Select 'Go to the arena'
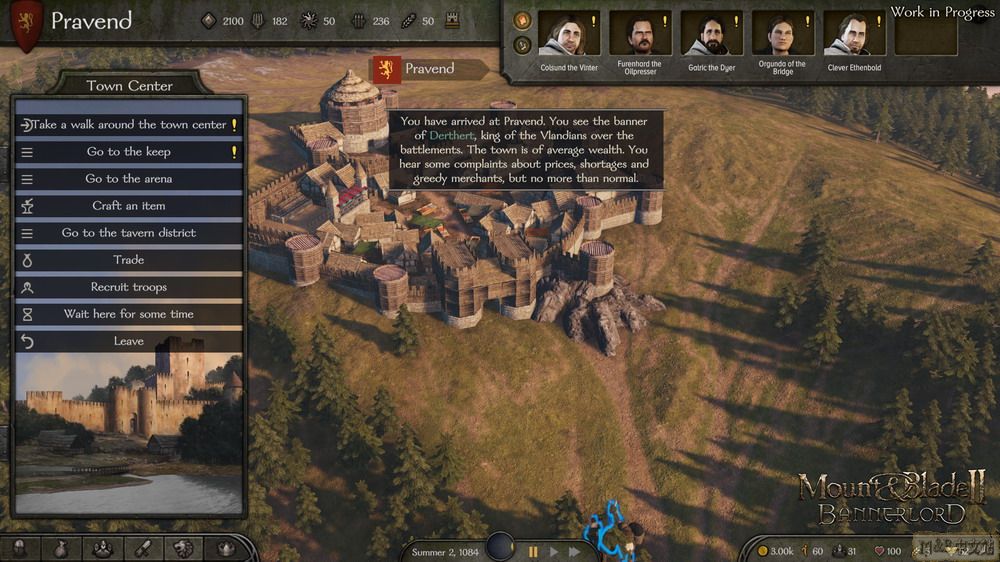 point(129,179)
